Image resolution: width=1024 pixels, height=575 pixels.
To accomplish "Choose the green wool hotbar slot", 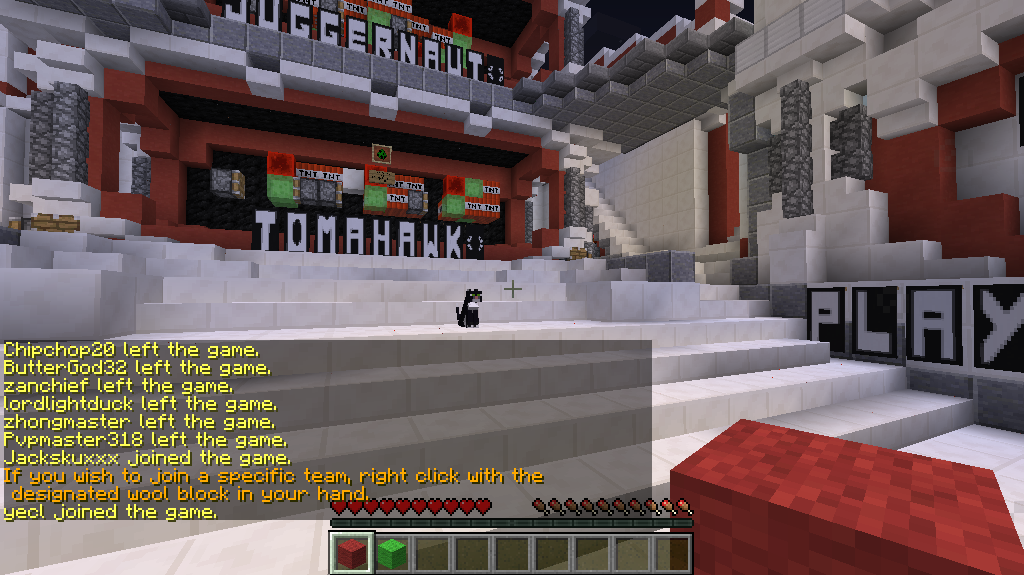I will click(391, 553).
